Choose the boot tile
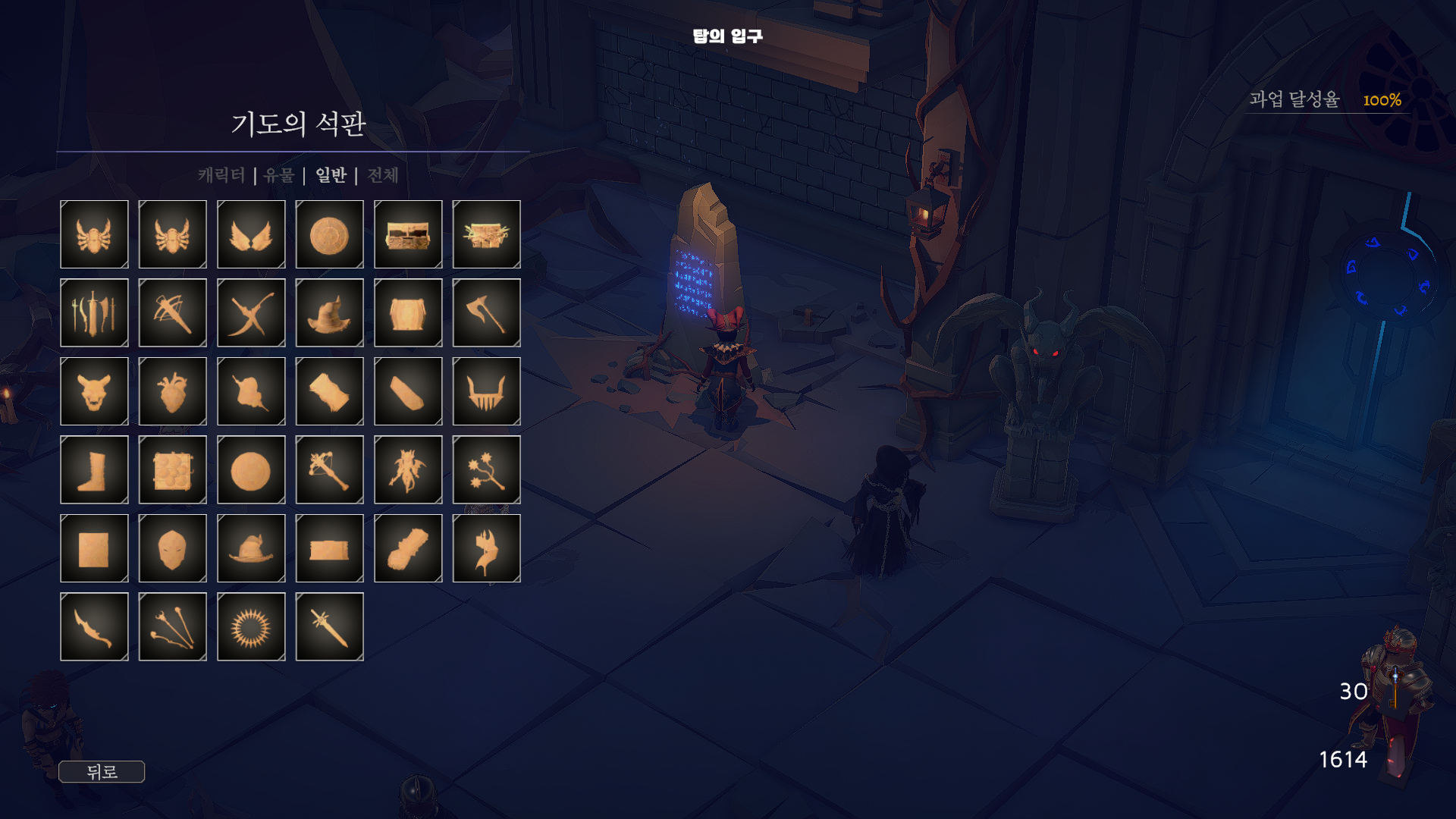Image resolution: width=1456 pixels, height=819 pixels. coord(94,469)
